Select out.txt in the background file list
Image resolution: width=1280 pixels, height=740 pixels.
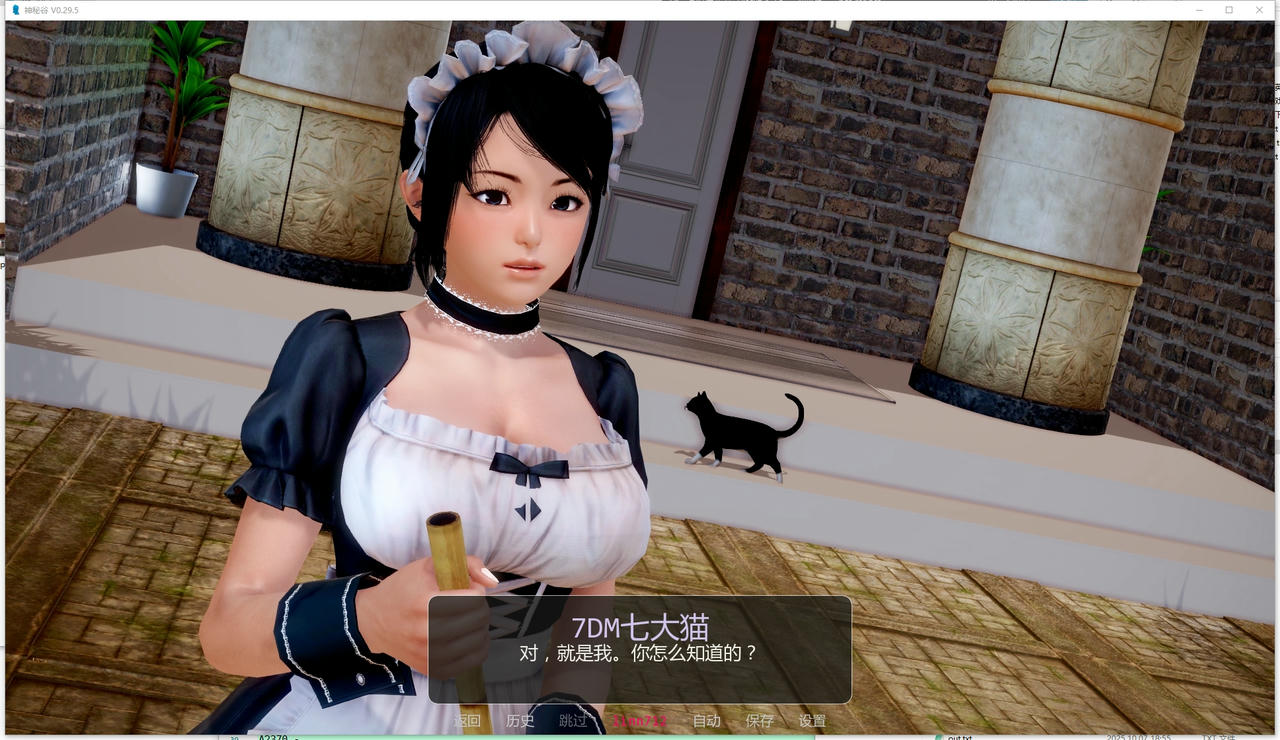click(962, 737)
